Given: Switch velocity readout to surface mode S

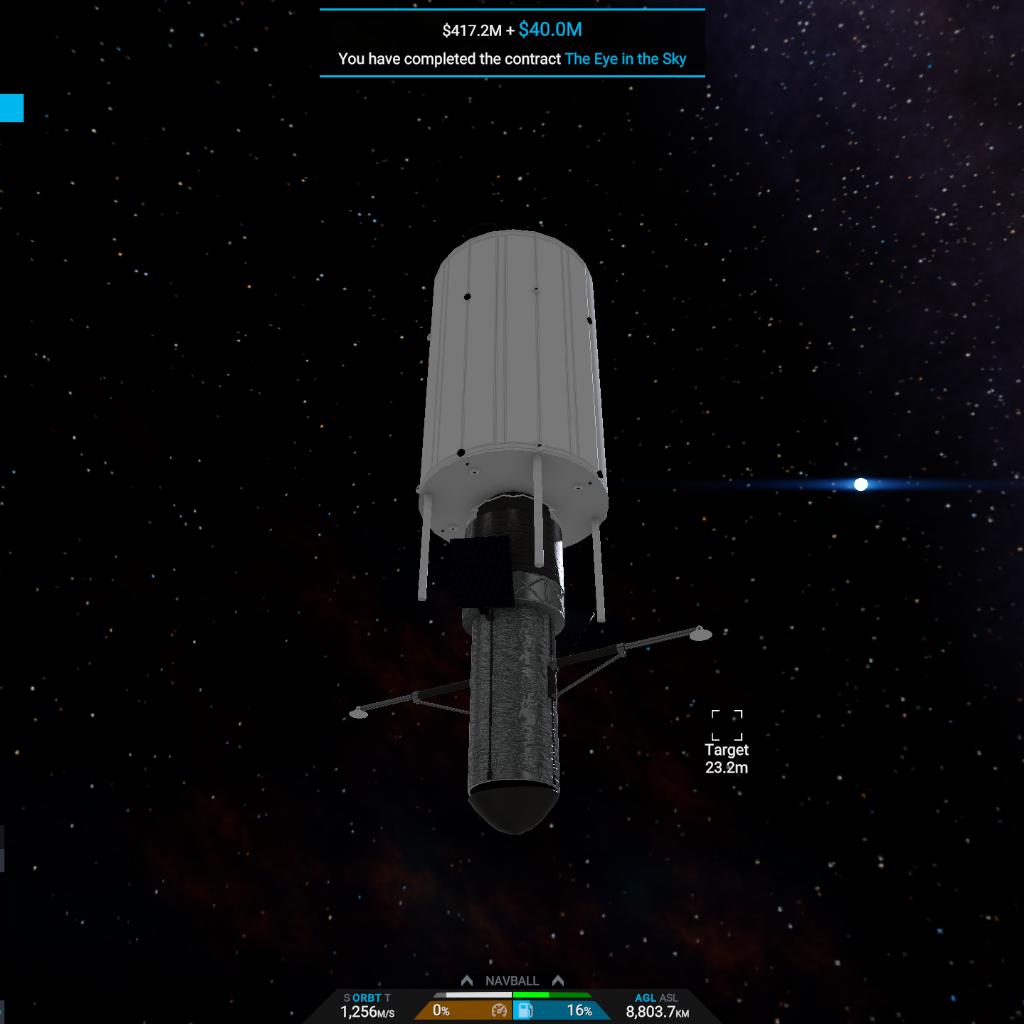Looking at the screenshot, I should click(x=347, y=998).
